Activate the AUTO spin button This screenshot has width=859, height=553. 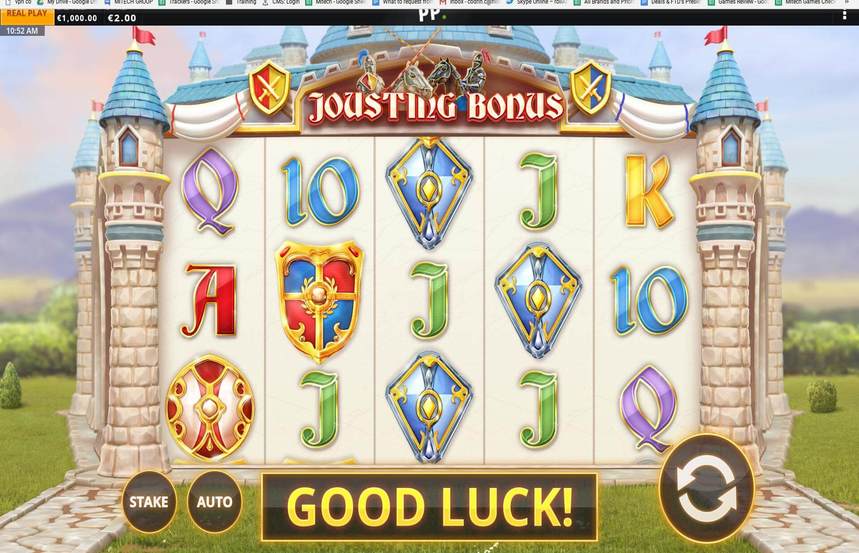coord(214,501)
